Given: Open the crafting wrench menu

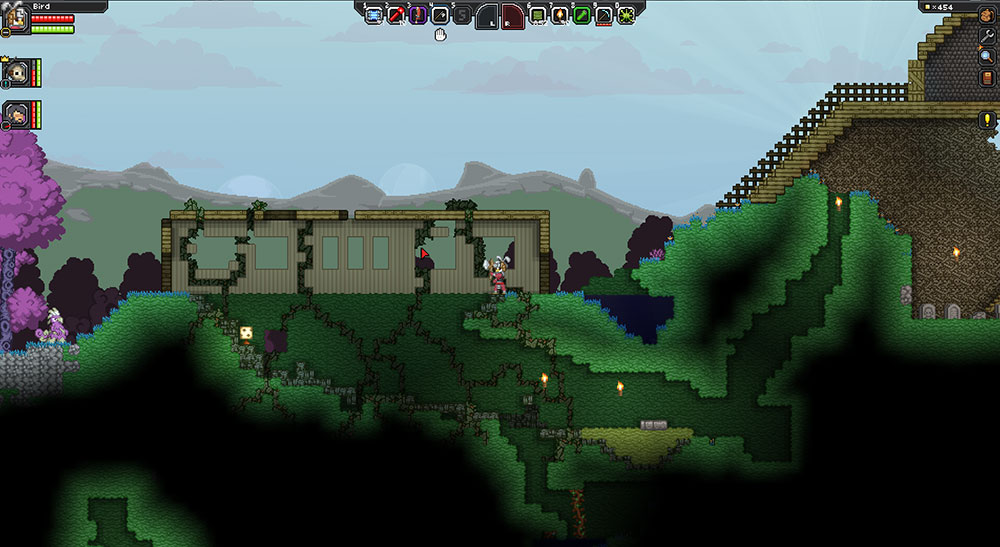Looking at the screenshot, I should (986, 36).
